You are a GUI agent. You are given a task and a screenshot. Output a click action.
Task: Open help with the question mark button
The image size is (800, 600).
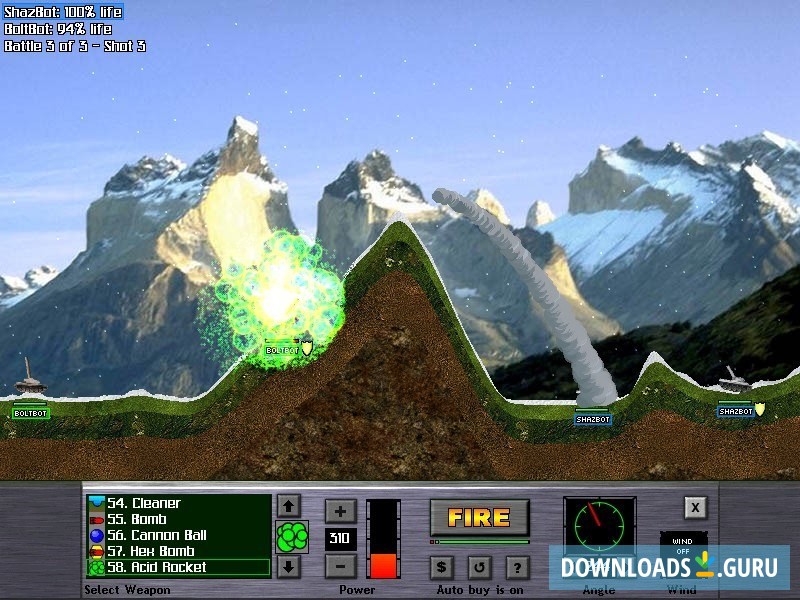coord(517,568)
